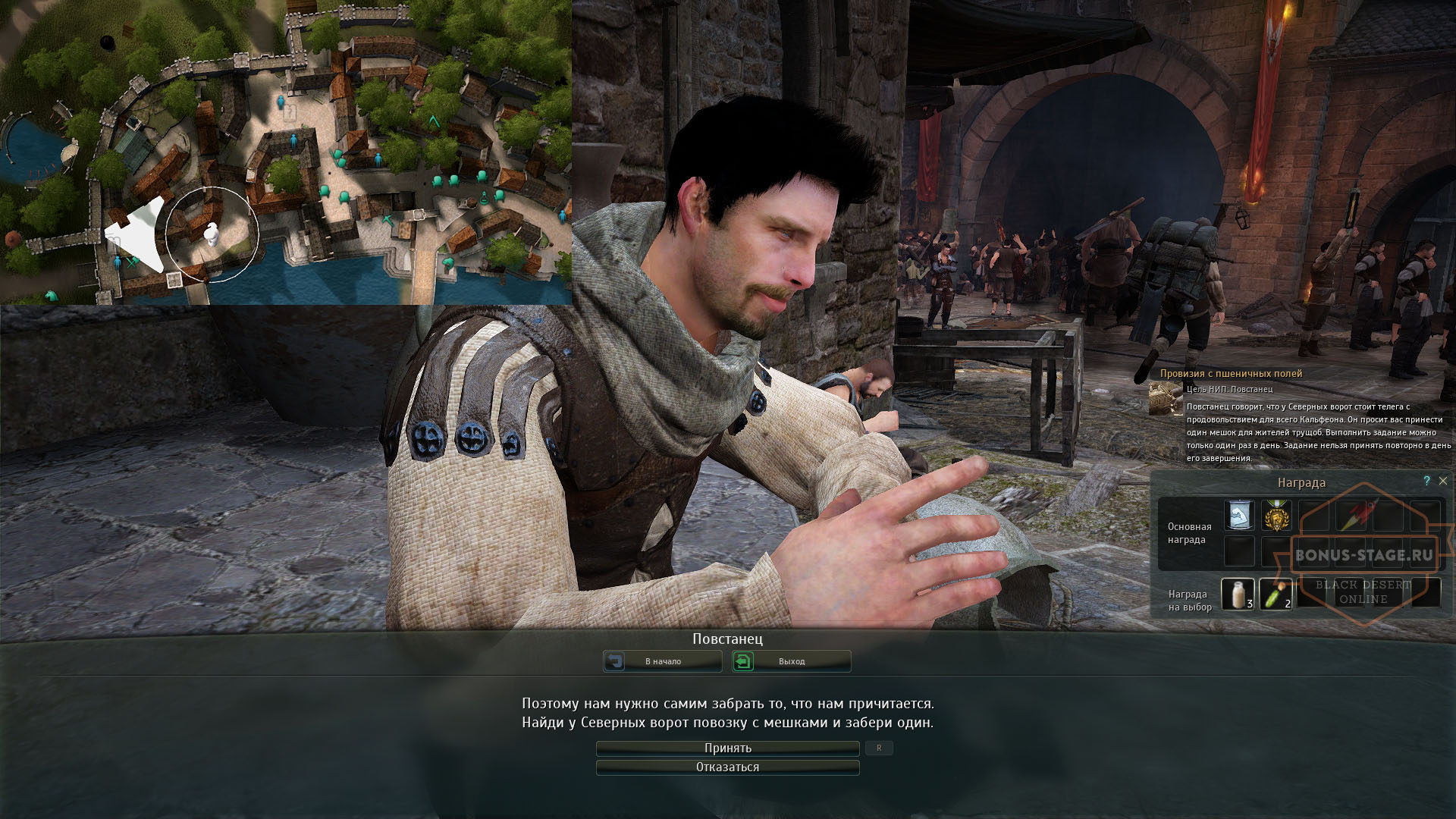Close the Награда rewards window

click(1442, 482)
